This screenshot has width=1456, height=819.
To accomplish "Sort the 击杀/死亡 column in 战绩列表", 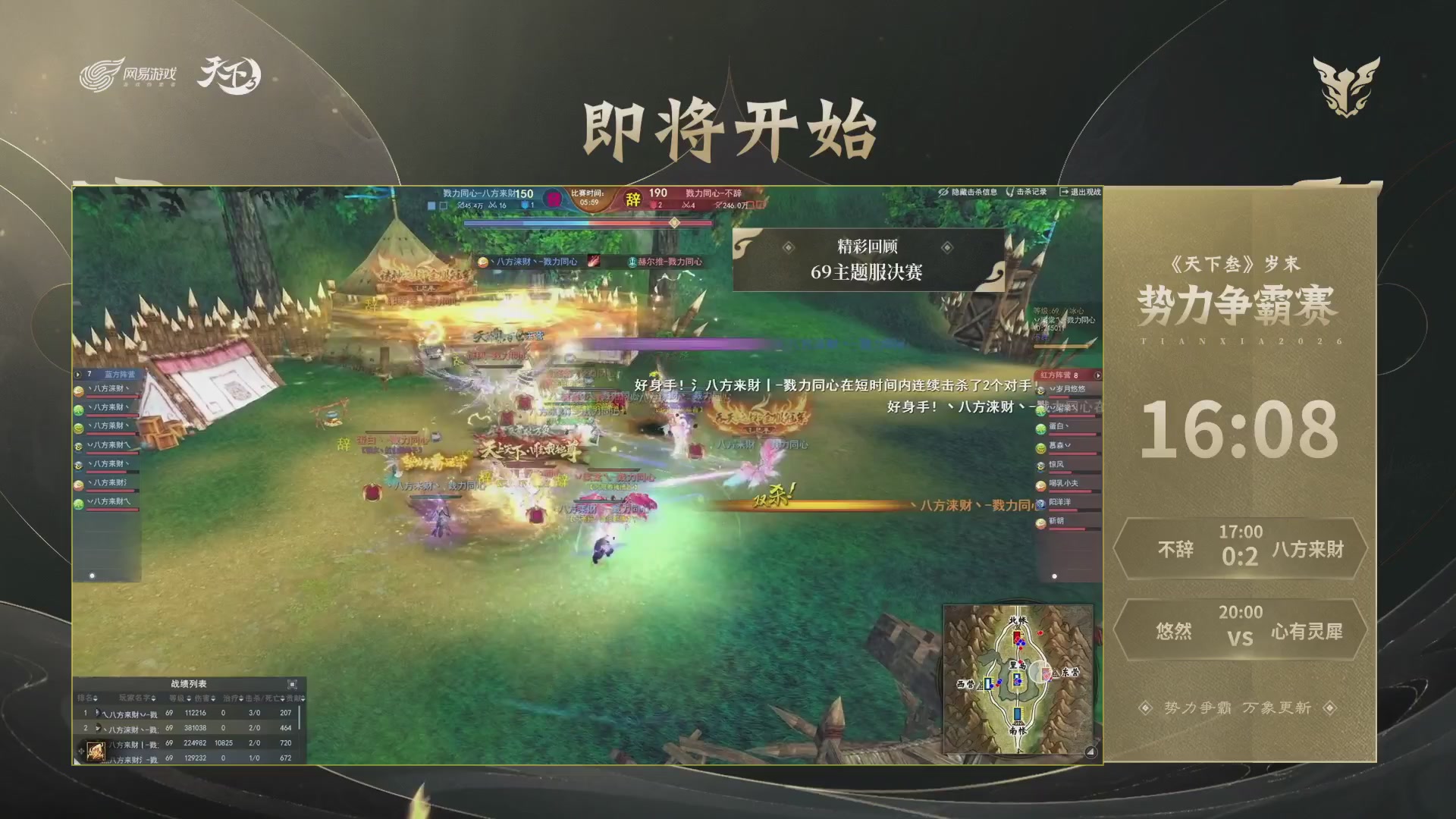I will 283,699.
